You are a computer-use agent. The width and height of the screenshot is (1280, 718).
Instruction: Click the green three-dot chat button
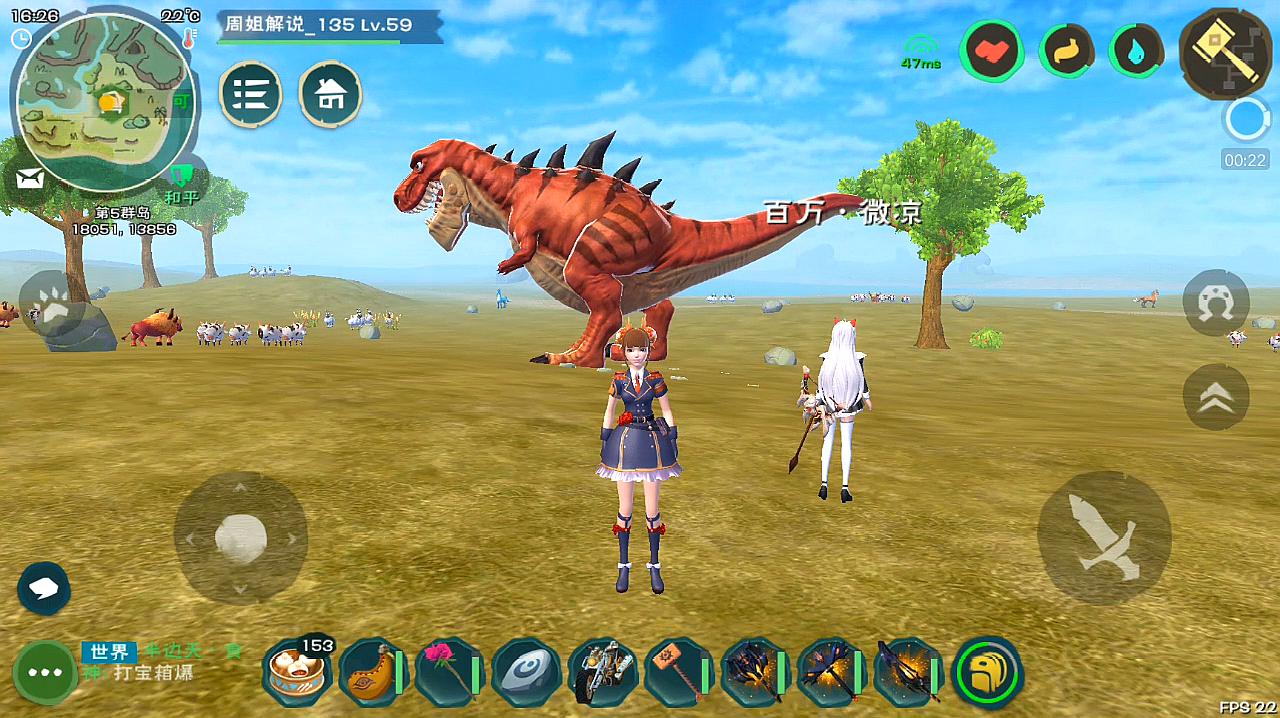[45, 671]
